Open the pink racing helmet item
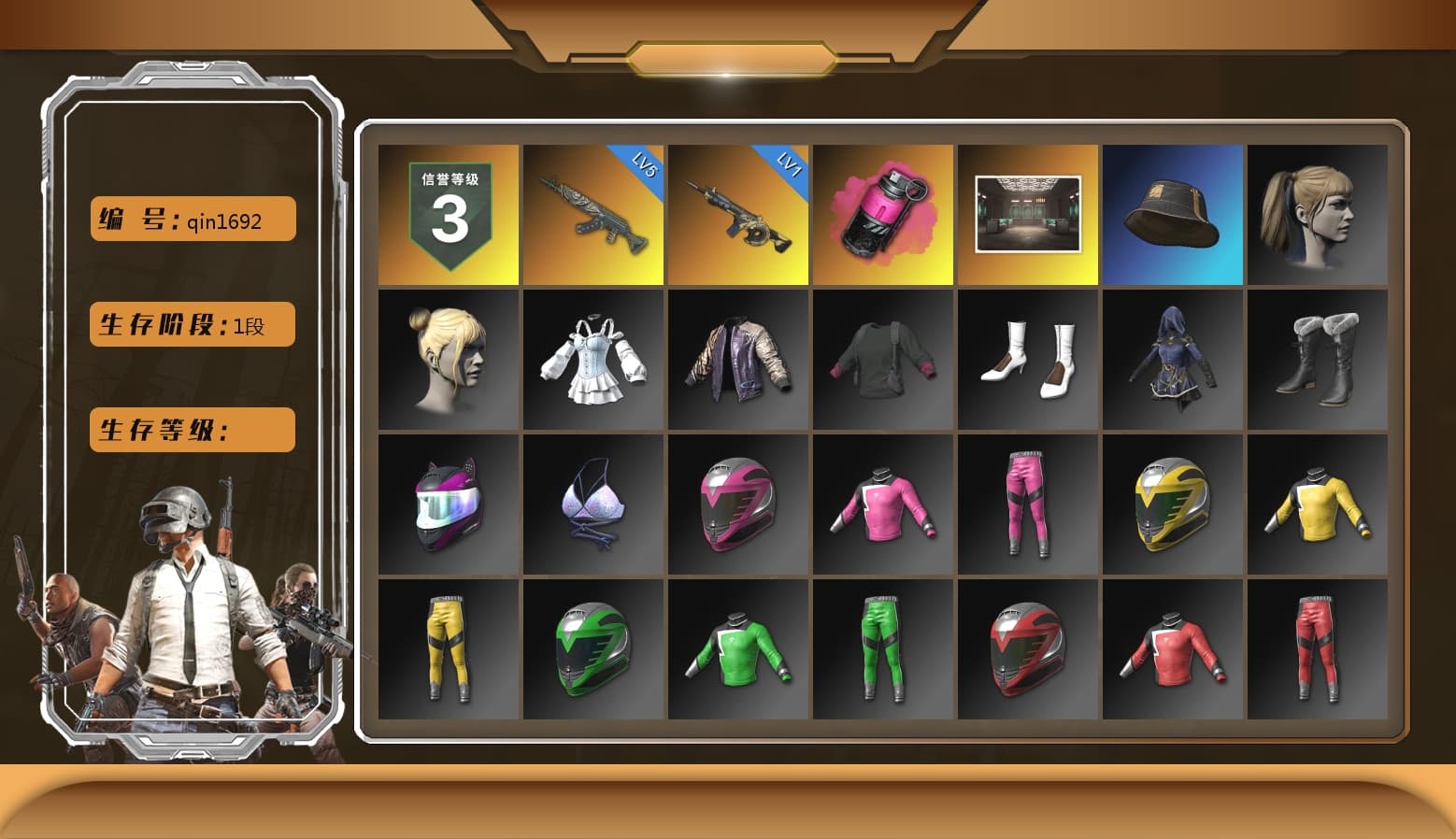Screen dimensions: 1456x839 click(738, 505)
